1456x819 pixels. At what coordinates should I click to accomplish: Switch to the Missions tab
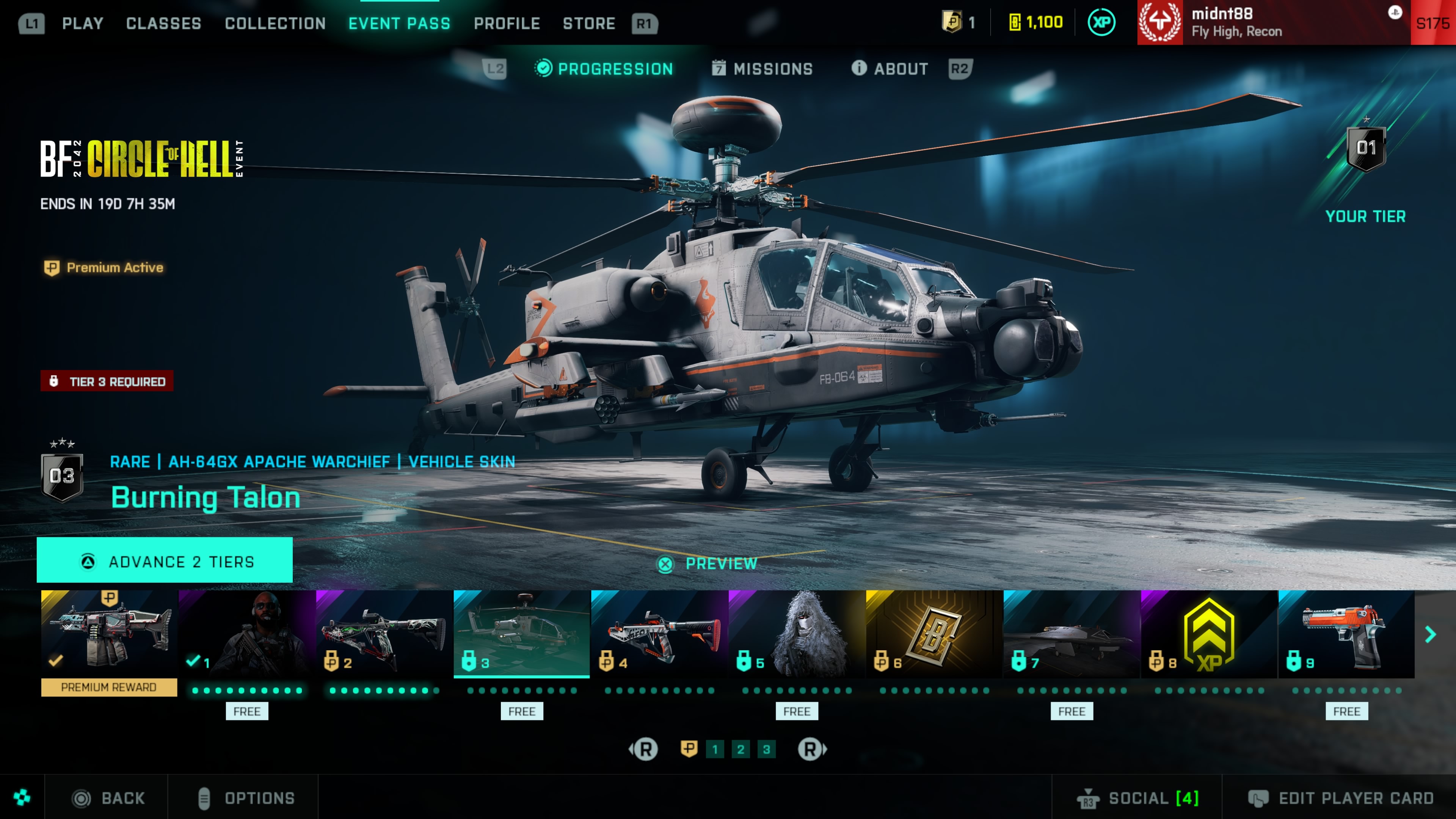point(762,69)
